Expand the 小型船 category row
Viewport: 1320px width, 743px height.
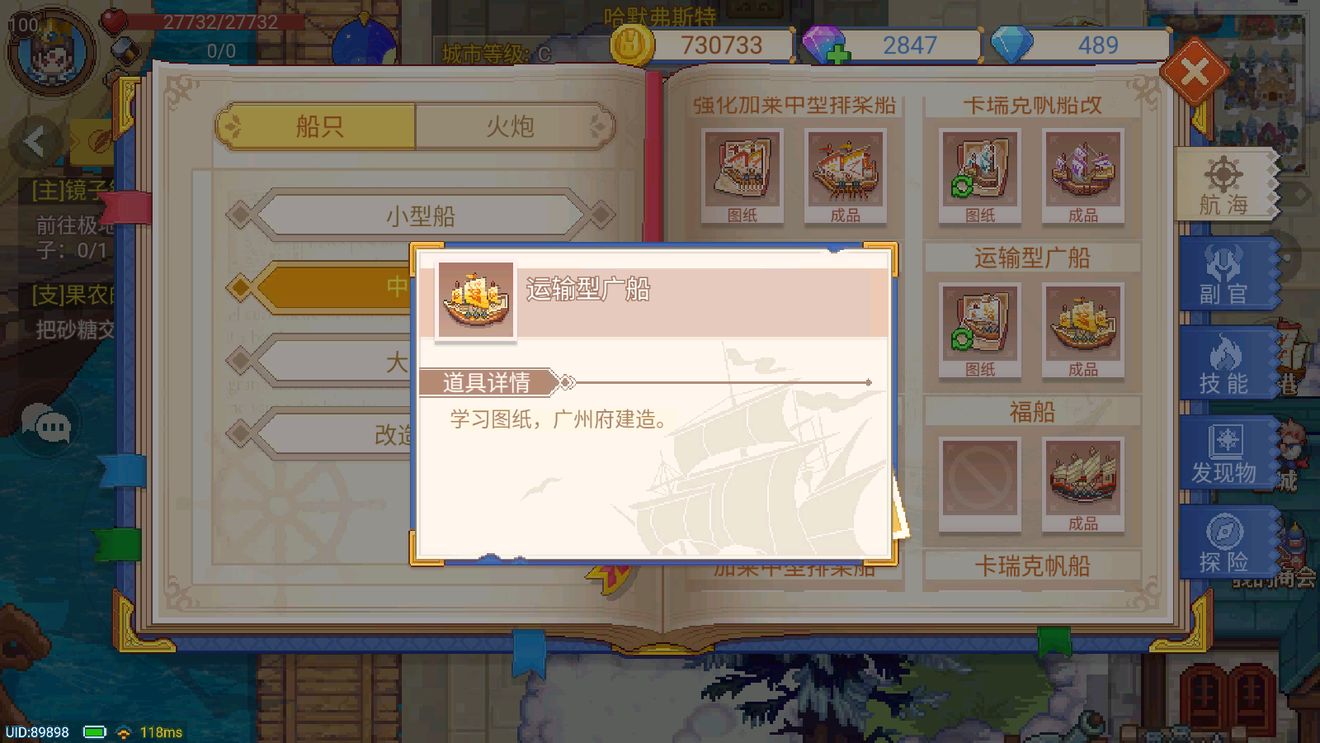tap(418, 215)
